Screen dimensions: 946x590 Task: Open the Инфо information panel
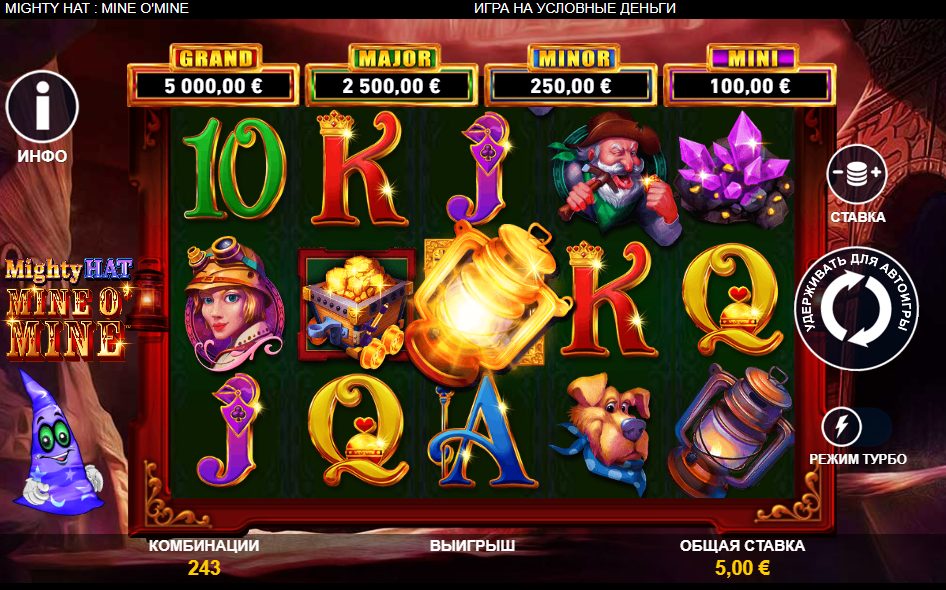(42, 107)
